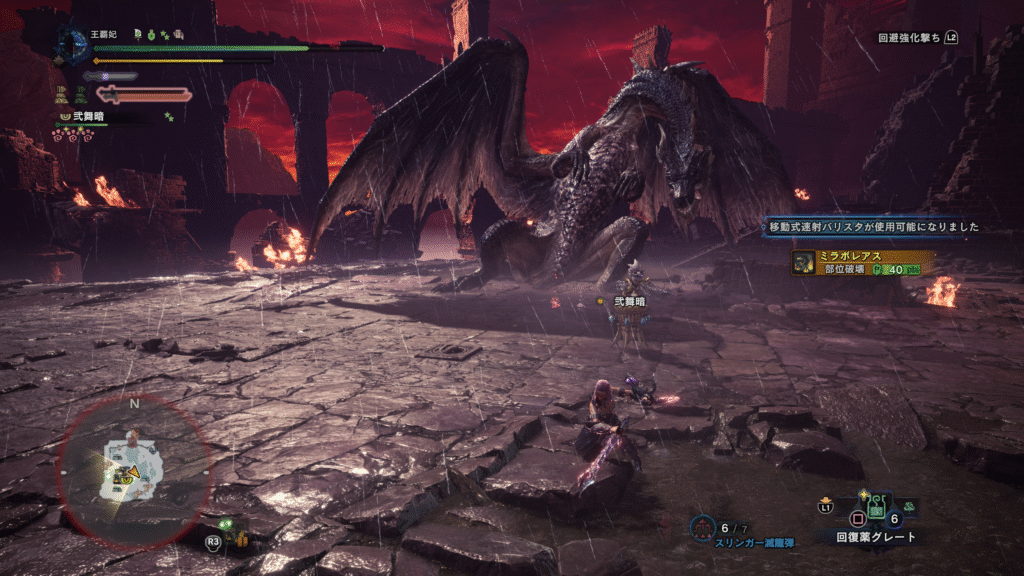Click the hunter emblem beside 王覇妃
This screenshot has height=576, width=1024.
click(x=70, y=43)
